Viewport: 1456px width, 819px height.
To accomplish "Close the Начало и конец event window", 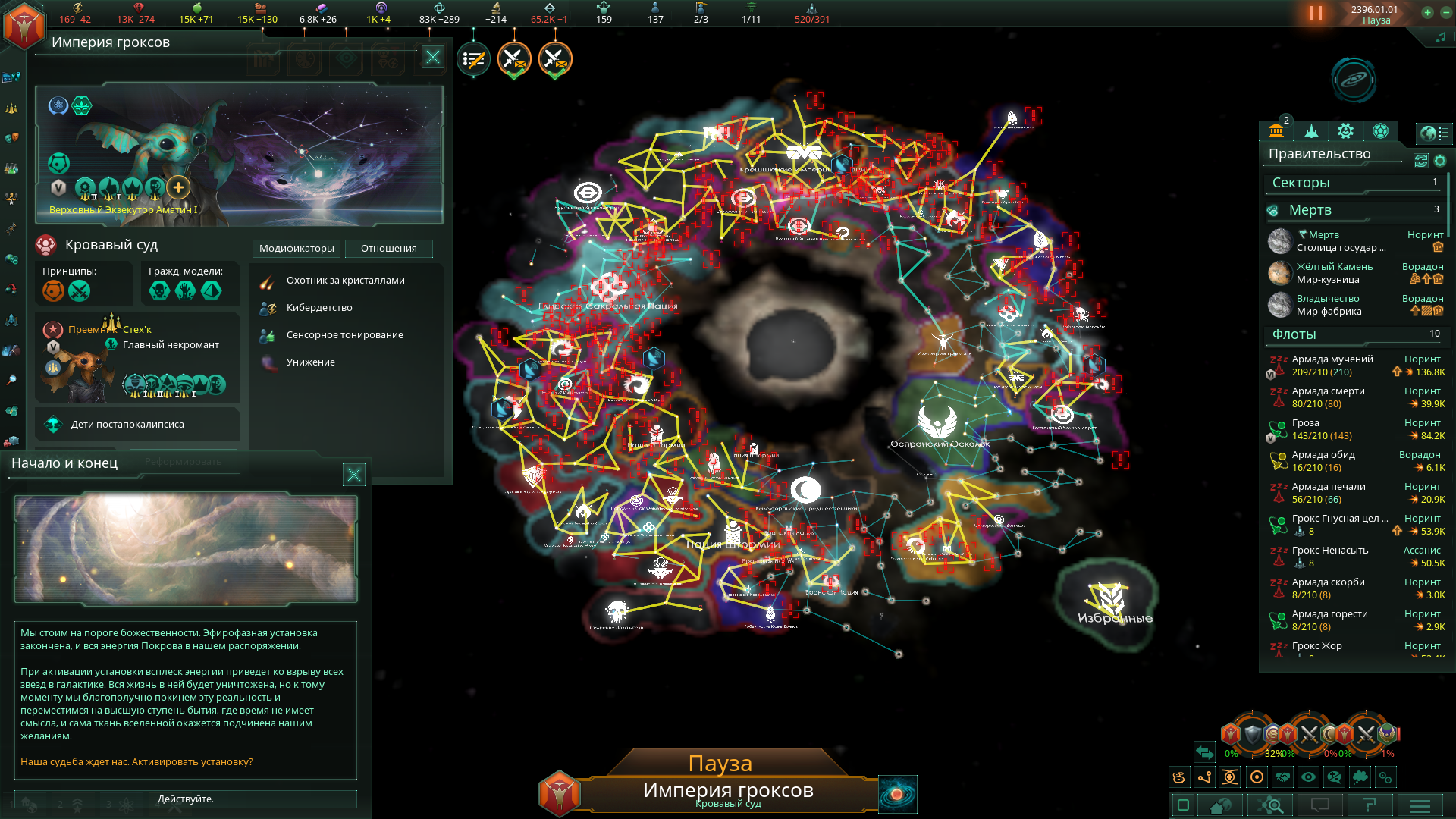I will (353, 475).
